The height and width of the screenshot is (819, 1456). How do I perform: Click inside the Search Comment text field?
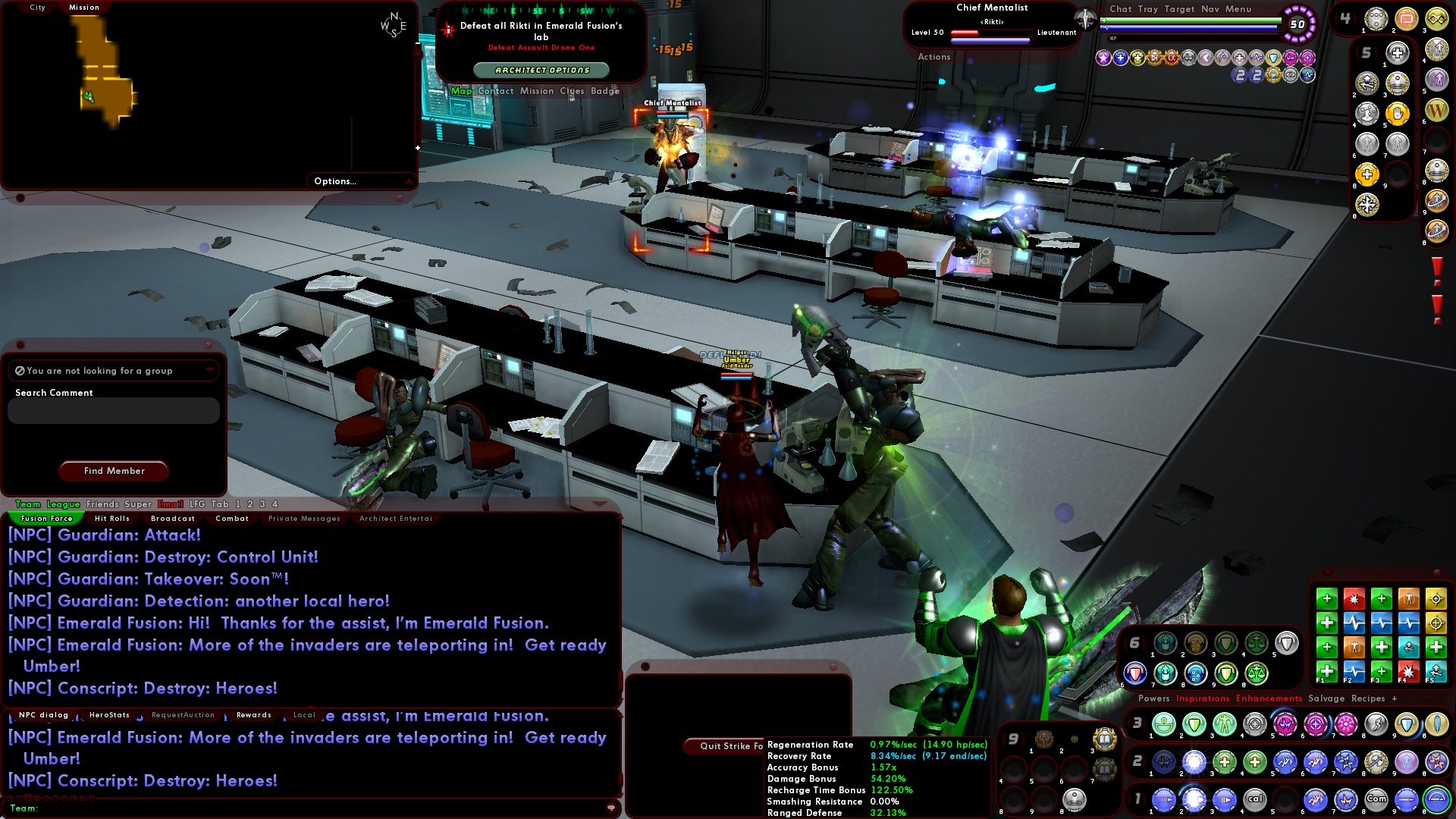pos(112,410)
